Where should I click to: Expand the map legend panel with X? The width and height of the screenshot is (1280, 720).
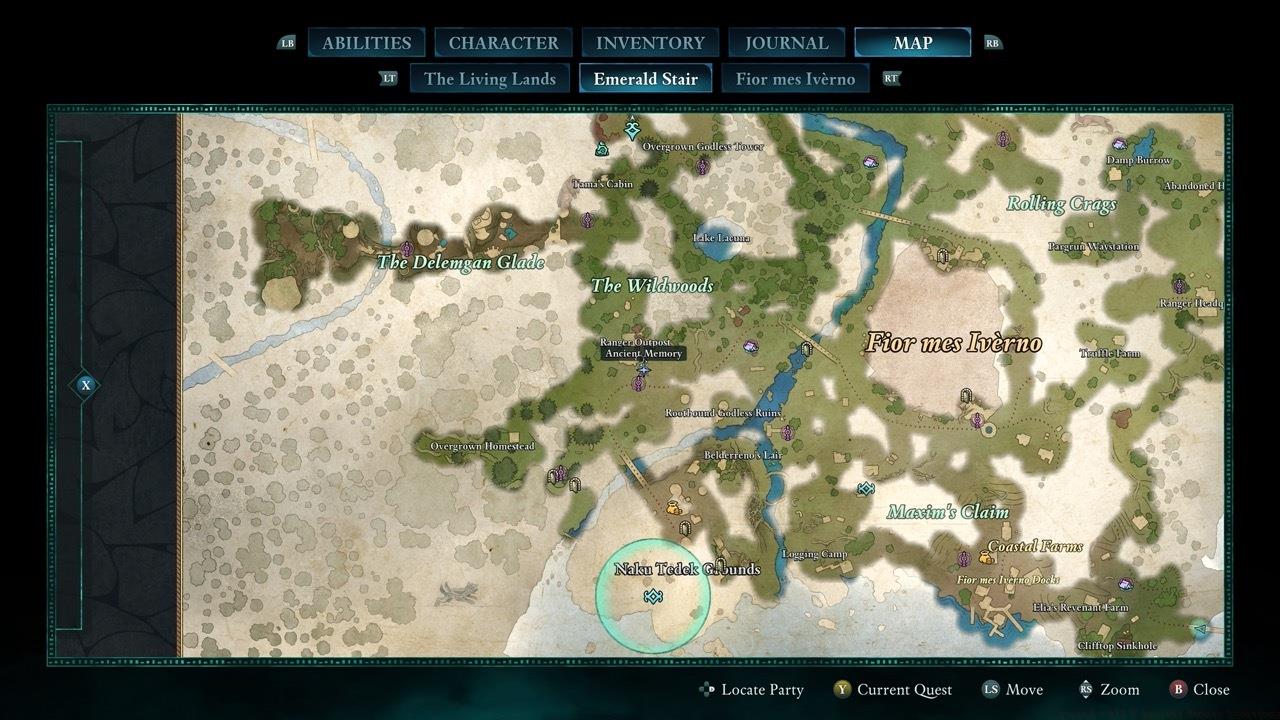(85, 383)
